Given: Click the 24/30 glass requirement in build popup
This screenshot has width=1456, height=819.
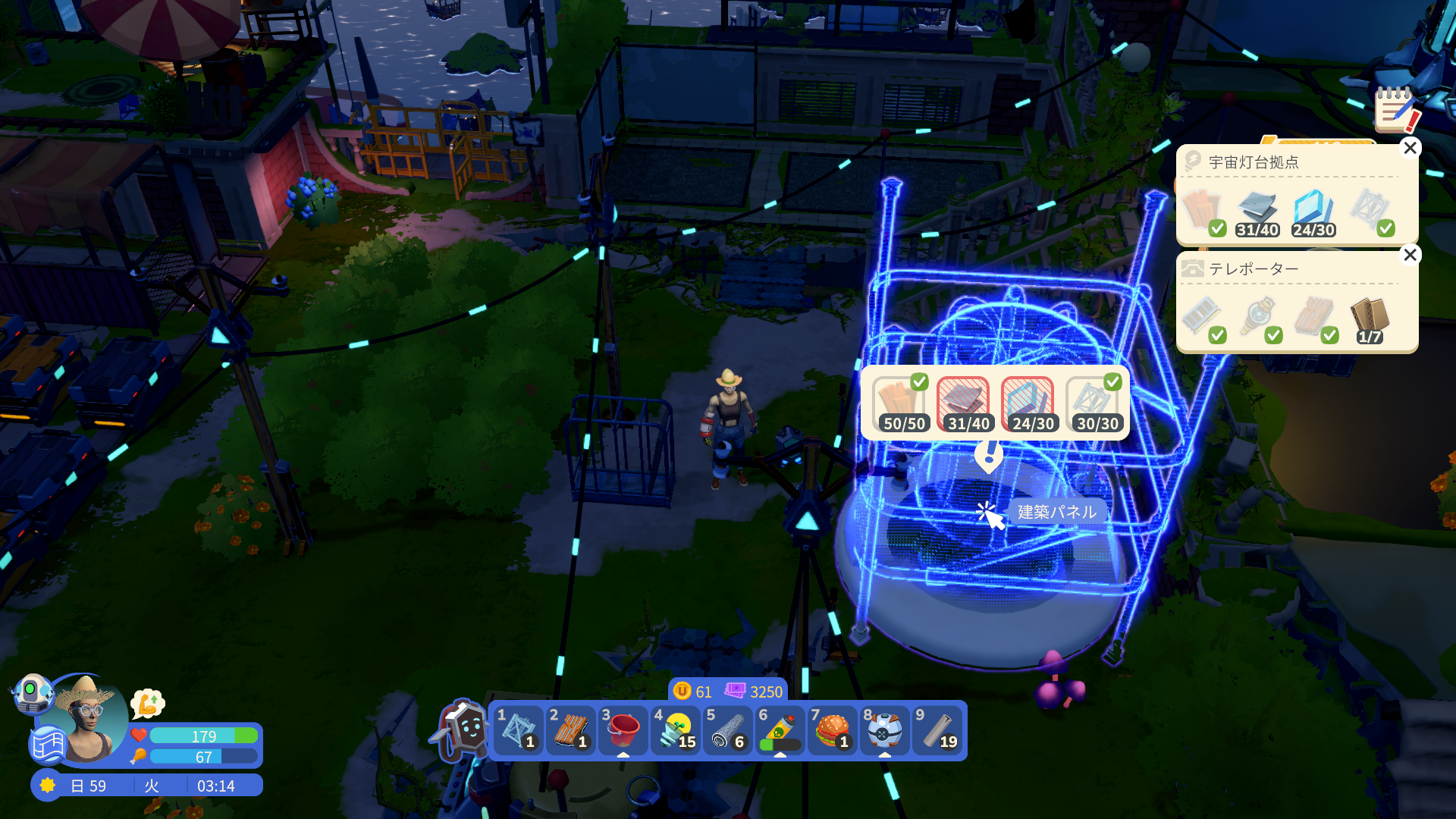Looking at the screenshot, I should pyautogui.click(x=1028, y=405).
